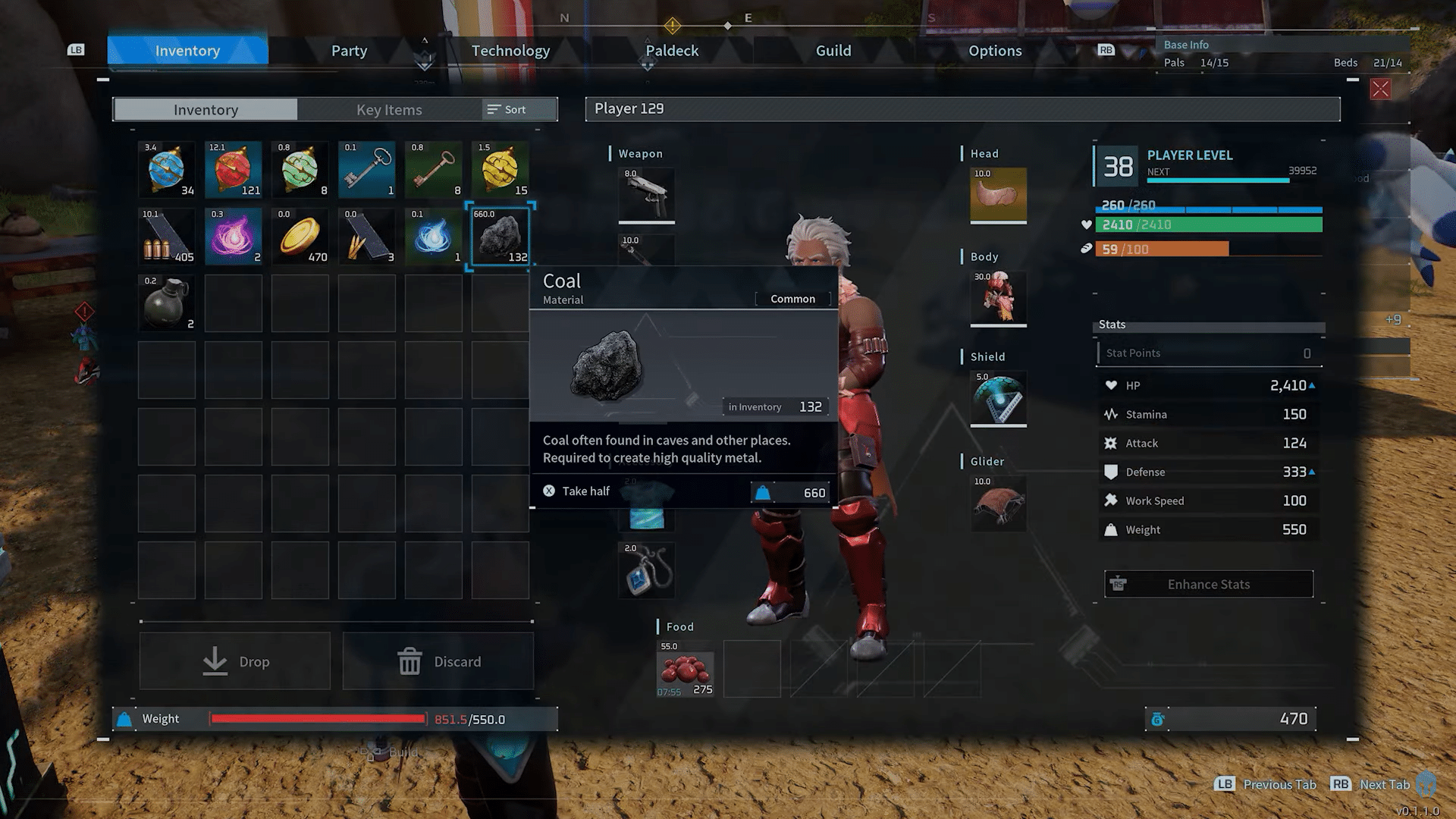
Task: Switch to the Key Items tab
Action: click(x=388, y=109)
